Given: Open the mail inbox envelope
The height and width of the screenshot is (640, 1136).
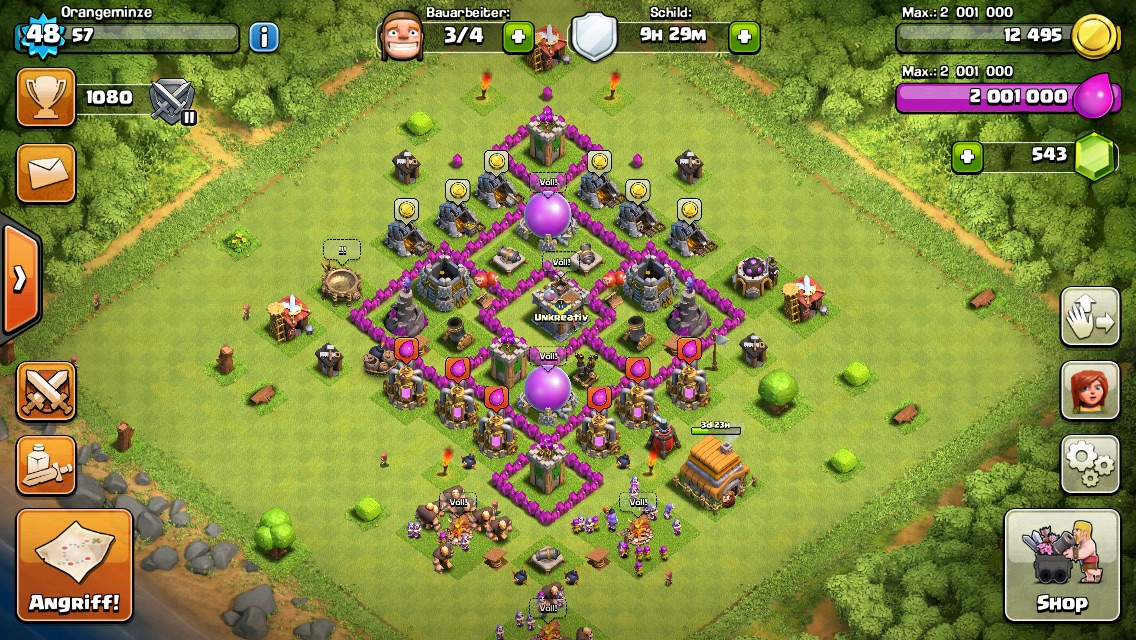Looking at the screenshot, I should click(46, 172).
